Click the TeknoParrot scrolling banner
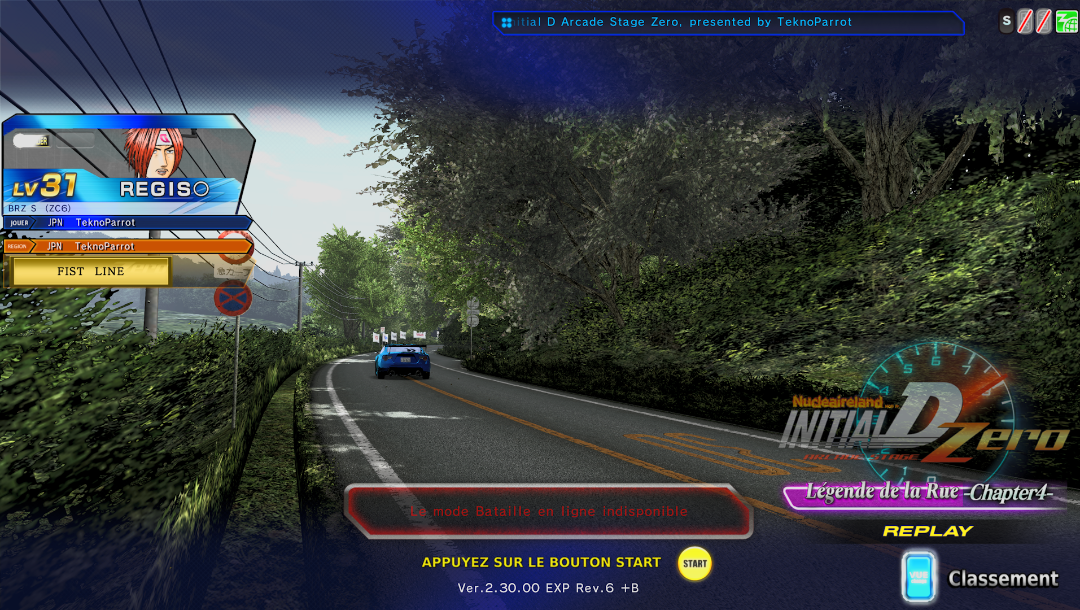The height and width of the screenshot is (610, 1080). (x=730, y=22)
